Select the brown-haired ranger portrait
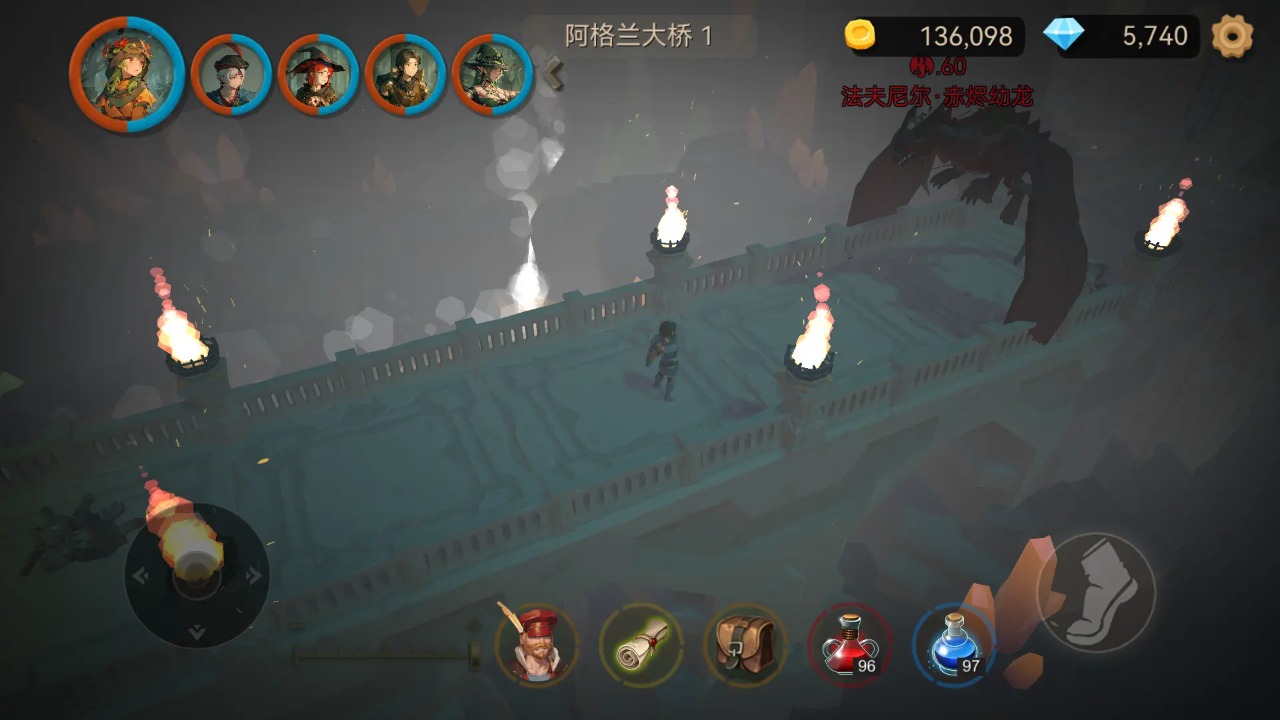The width and height of the screenshot is (1280, 720). tap(402, 73)
